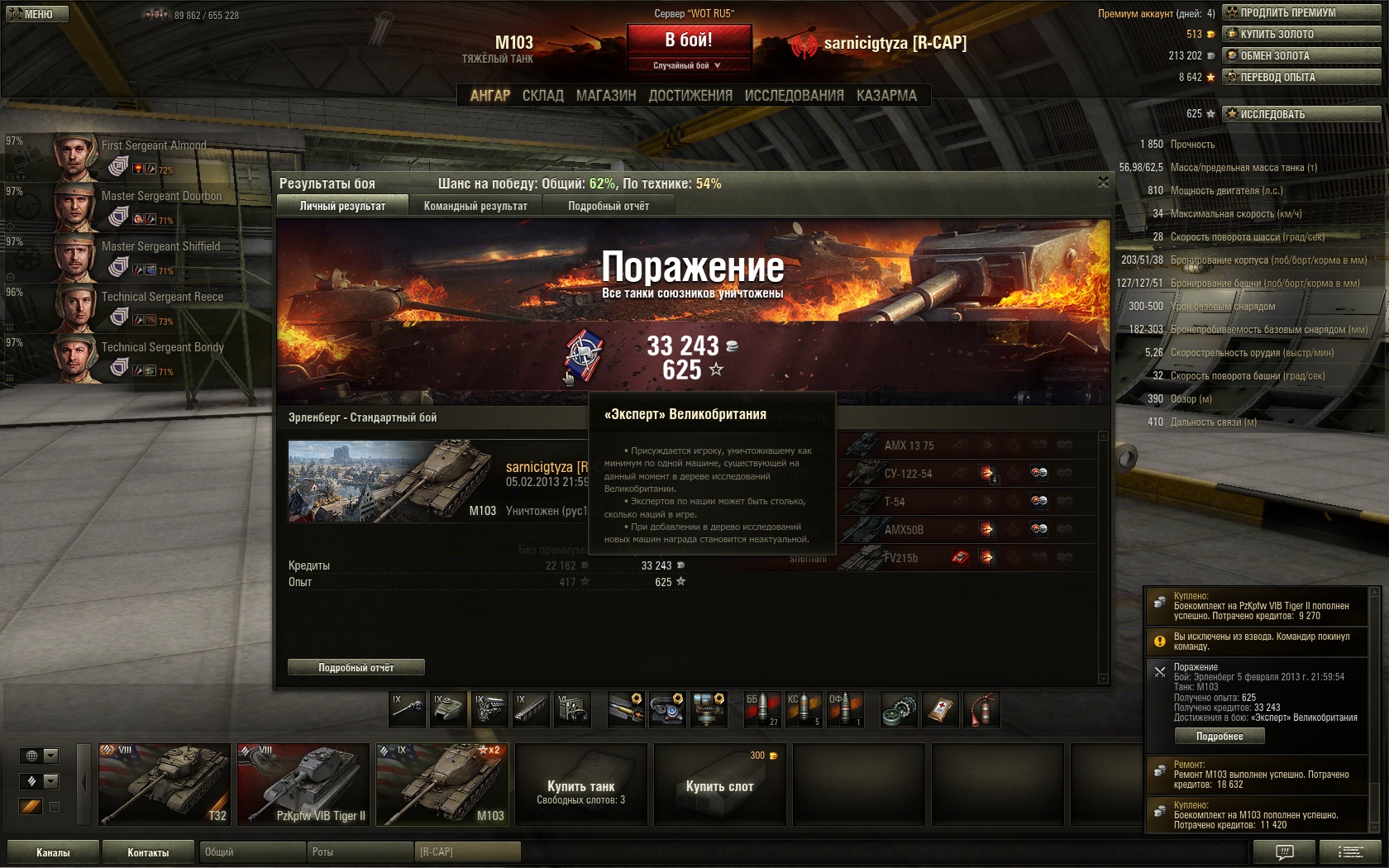This screenshot has height=868, width=1389.
Task: Start battle with В бой! button
Action: [689, 40]
